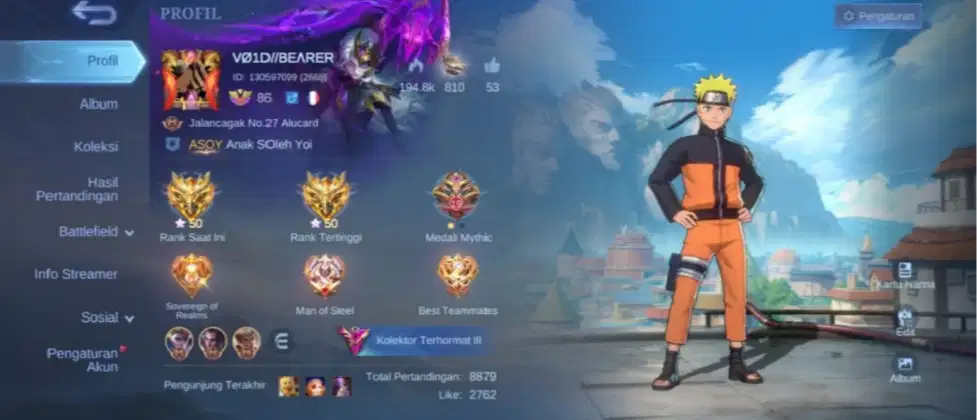View the Rank Tertinggi badge
Viewport: 977px width, 420px height.
pos(326,197)
